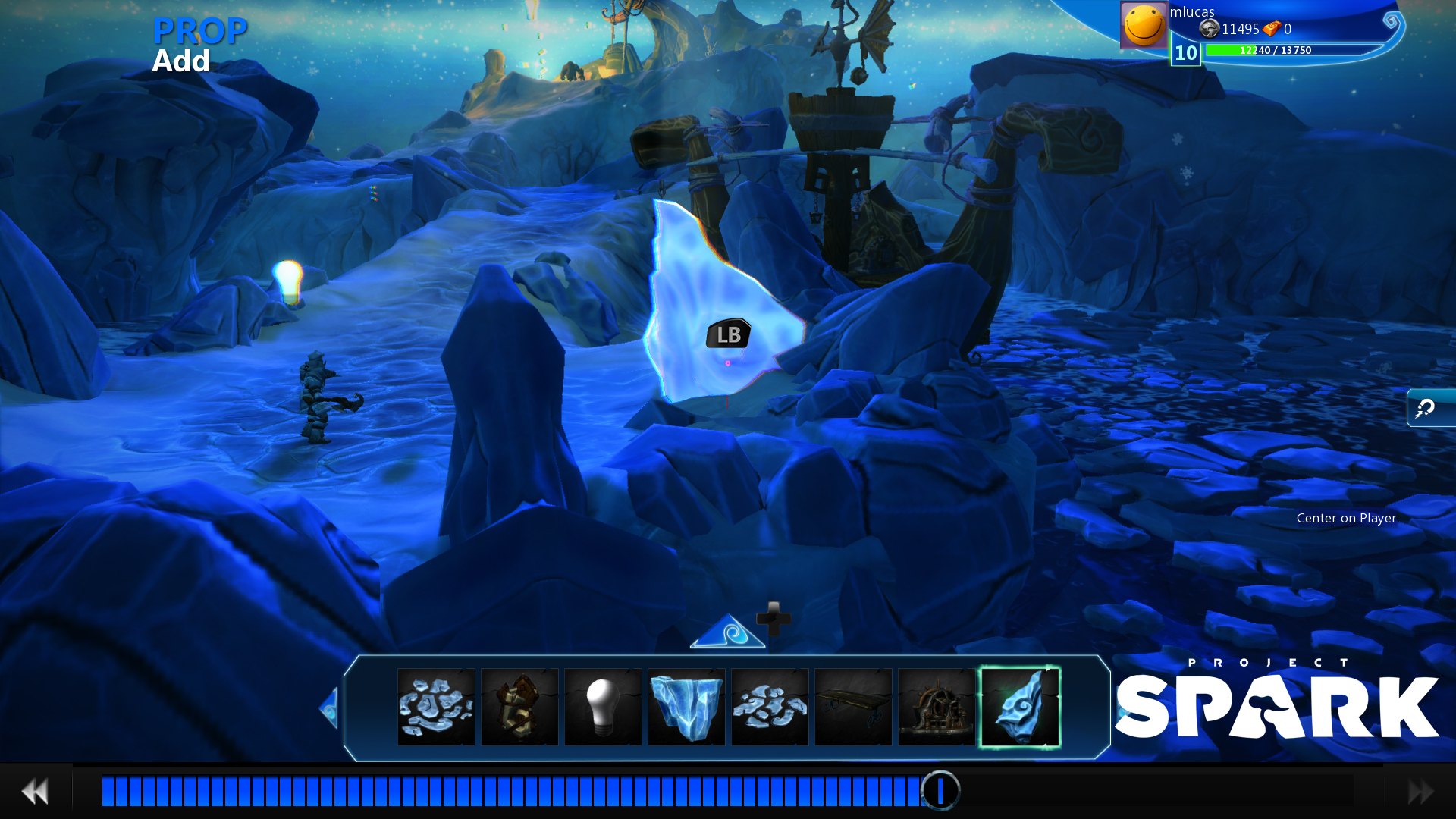Select the iceberg prop in the hotbar

pyautogui.click(x=686, y=707)
